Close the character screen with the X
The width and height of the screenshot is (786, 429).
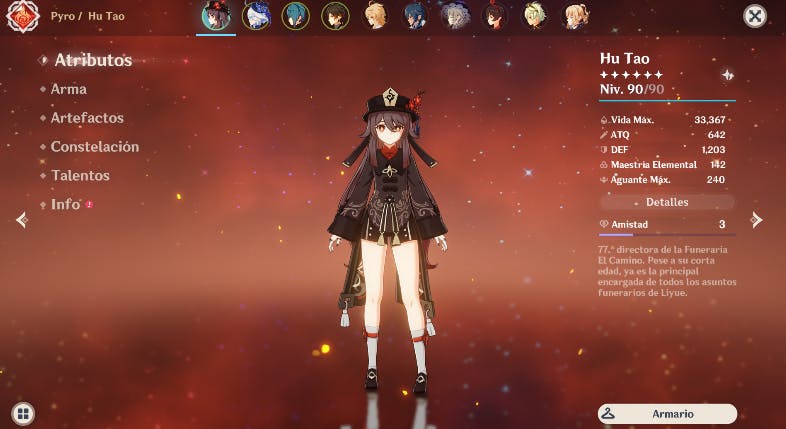tap(755, 16)
